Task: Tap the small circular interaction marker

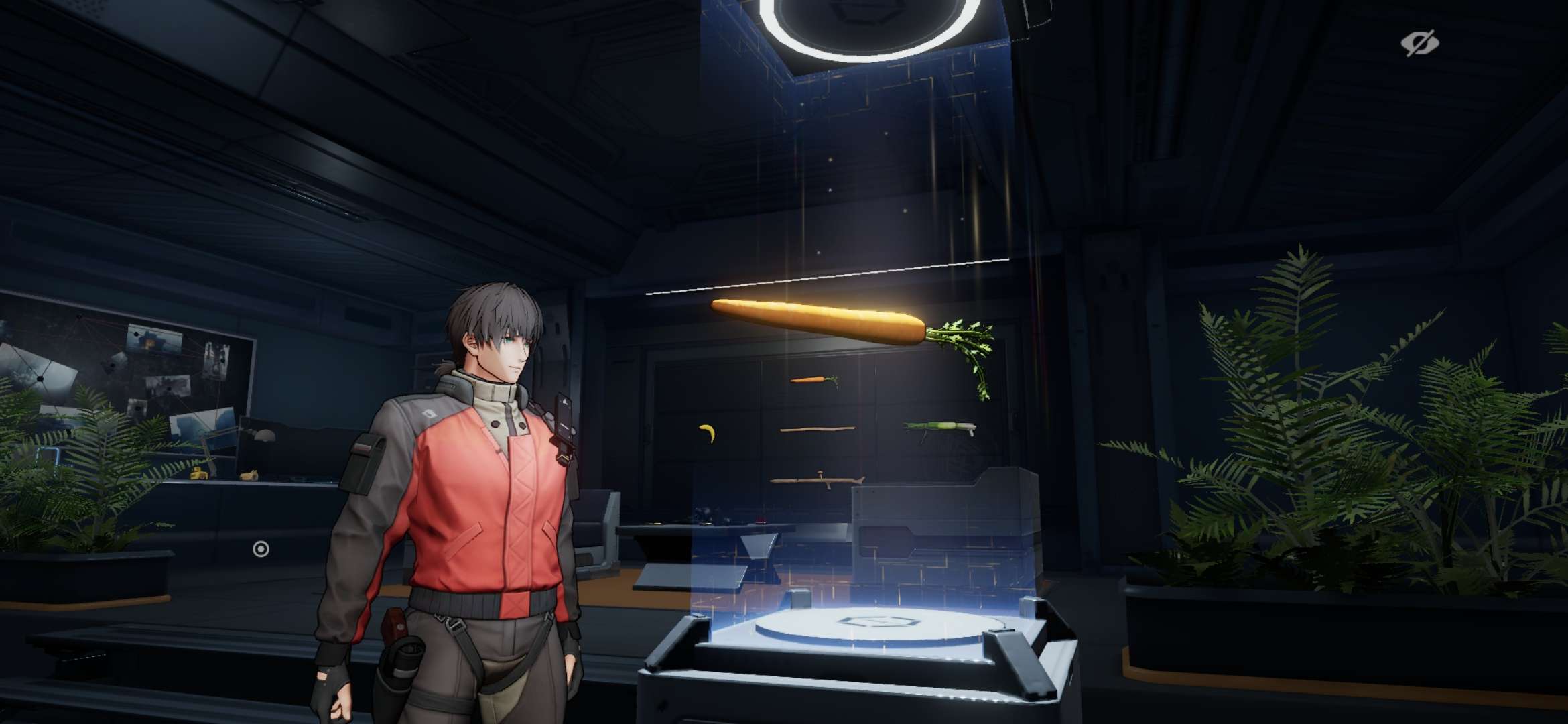Action: [x=261, y=550]
